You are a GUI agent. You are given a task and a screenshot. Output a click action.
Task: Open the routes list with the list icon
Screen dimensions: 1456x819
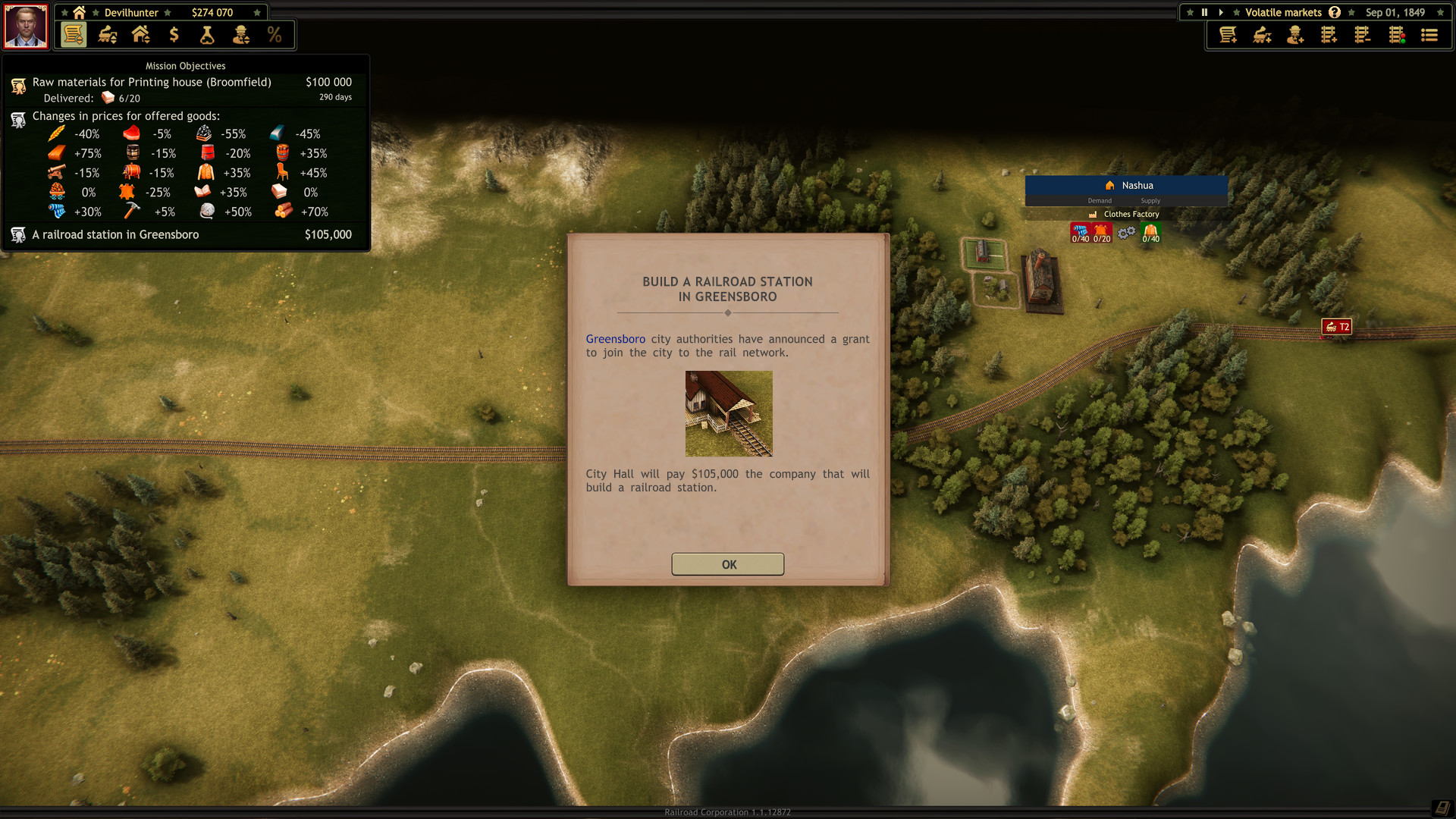point(1429,35)
